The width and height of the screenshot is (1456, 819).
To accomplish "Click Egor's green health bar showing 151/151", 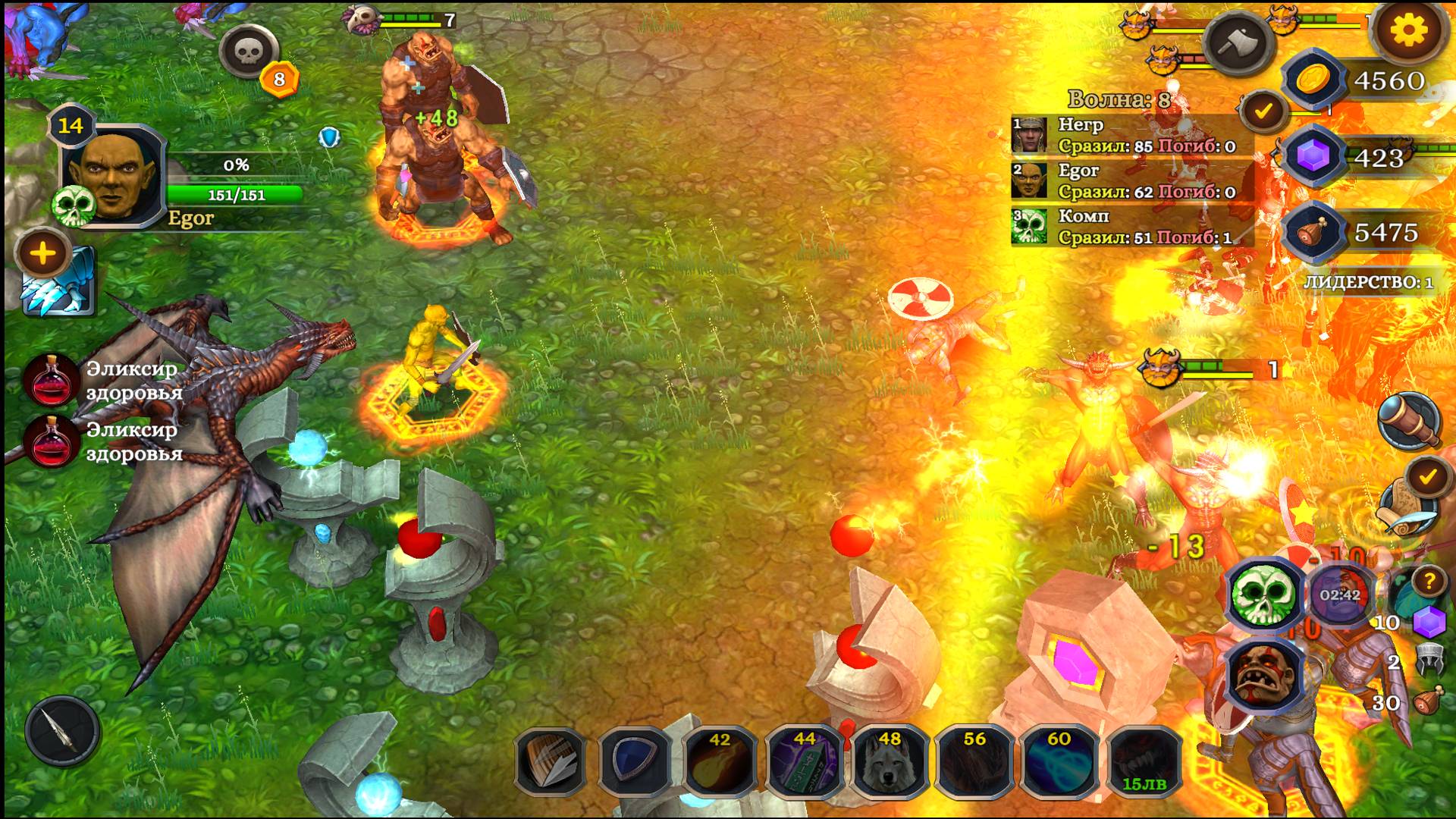I will (235, 195).
